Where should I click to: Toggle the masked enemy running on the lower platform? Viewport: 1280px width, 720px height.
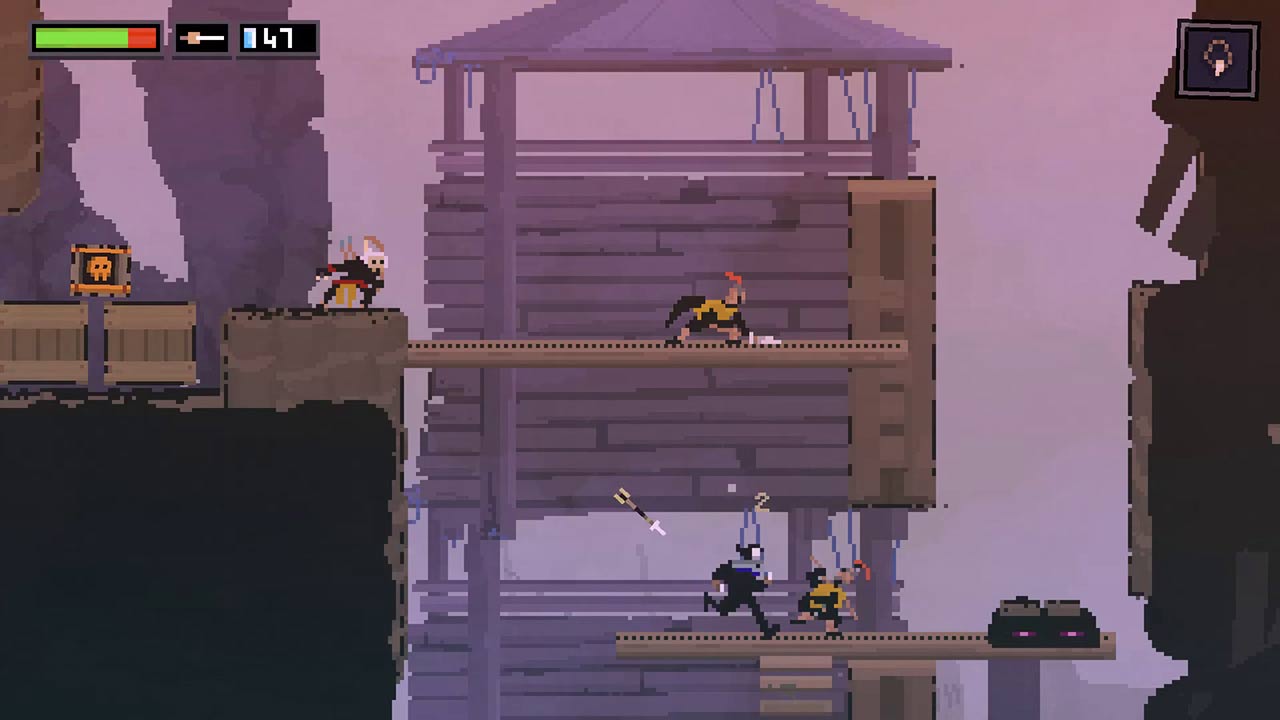(x=740, y=590)
